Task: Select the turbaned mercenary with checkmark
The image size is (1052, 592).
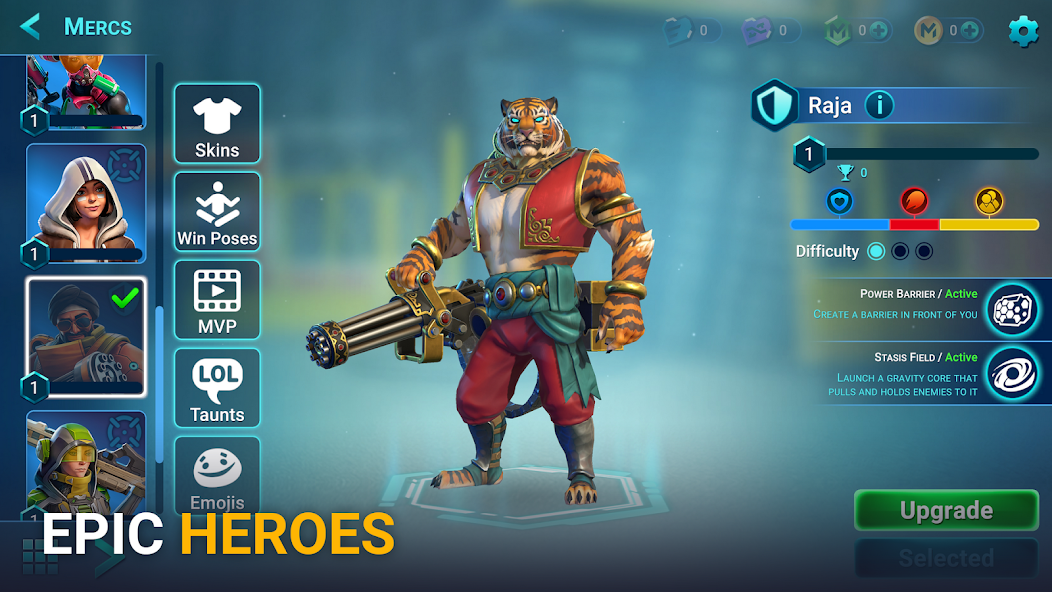Action: tap(86, 337)
